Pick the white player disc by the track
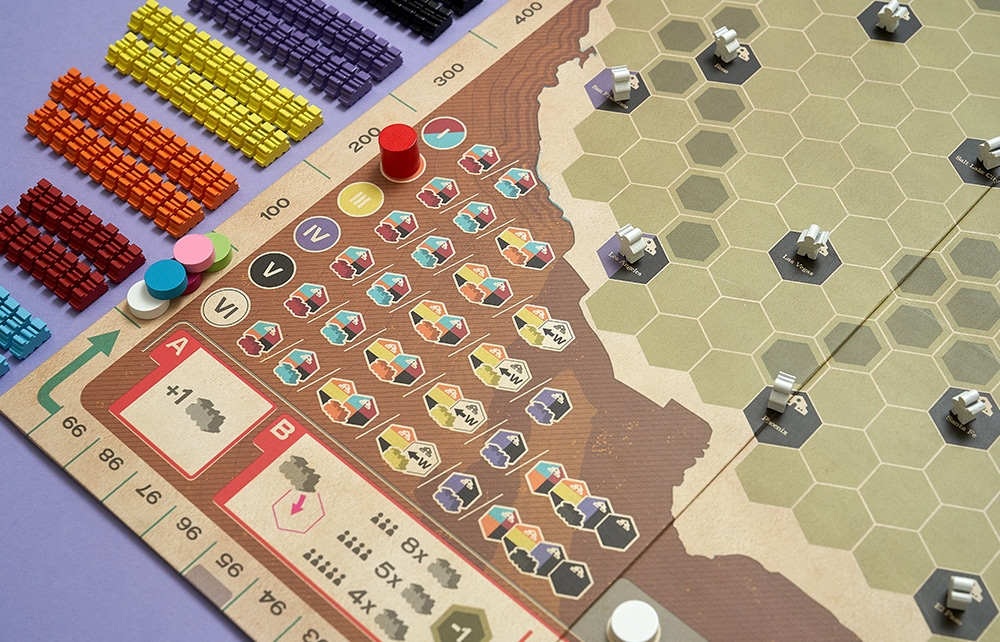Viewport: 1000px width, 642px height. pyautogui.click(x=145, y=300)
